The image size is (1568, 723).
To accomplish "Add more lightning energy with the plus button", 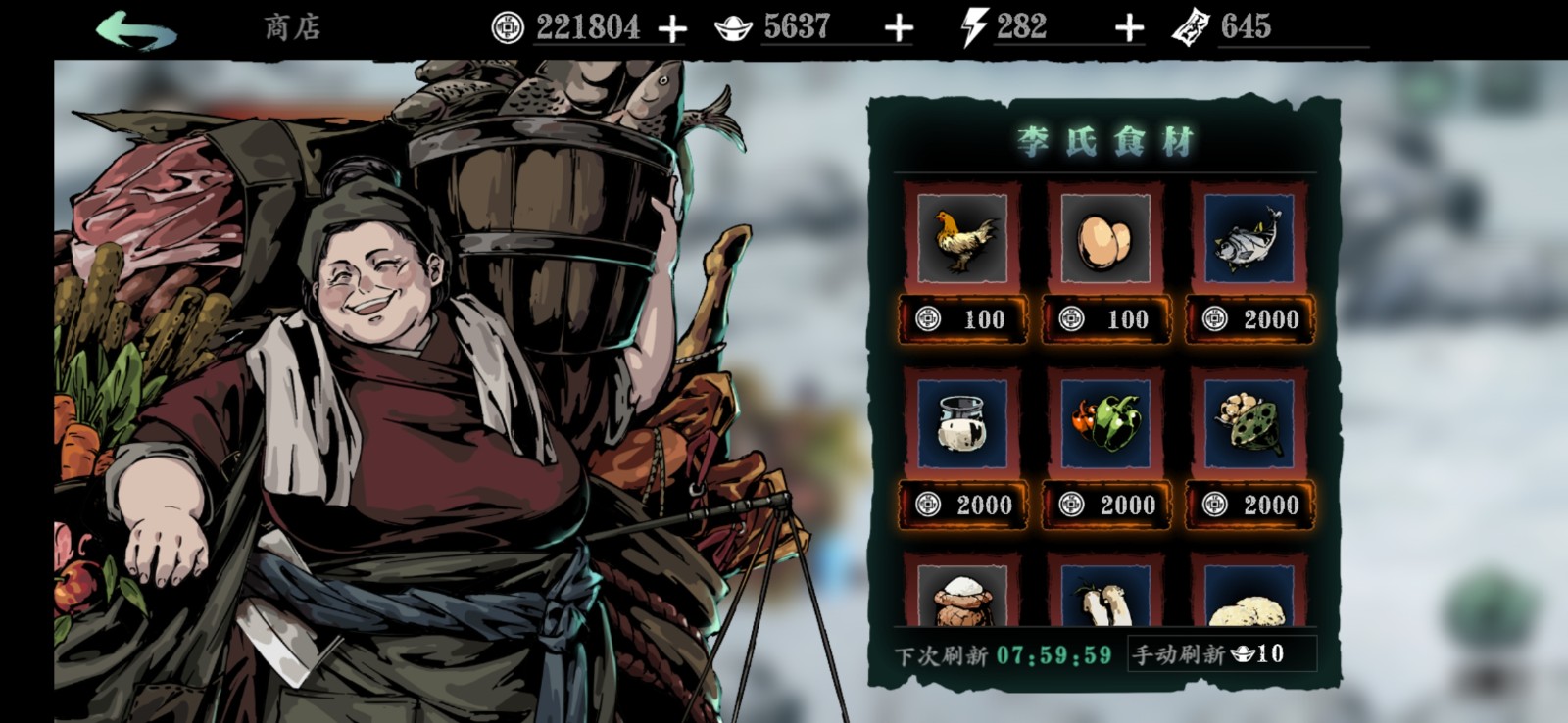I will pyautogui.click(x=1129, y=28).
